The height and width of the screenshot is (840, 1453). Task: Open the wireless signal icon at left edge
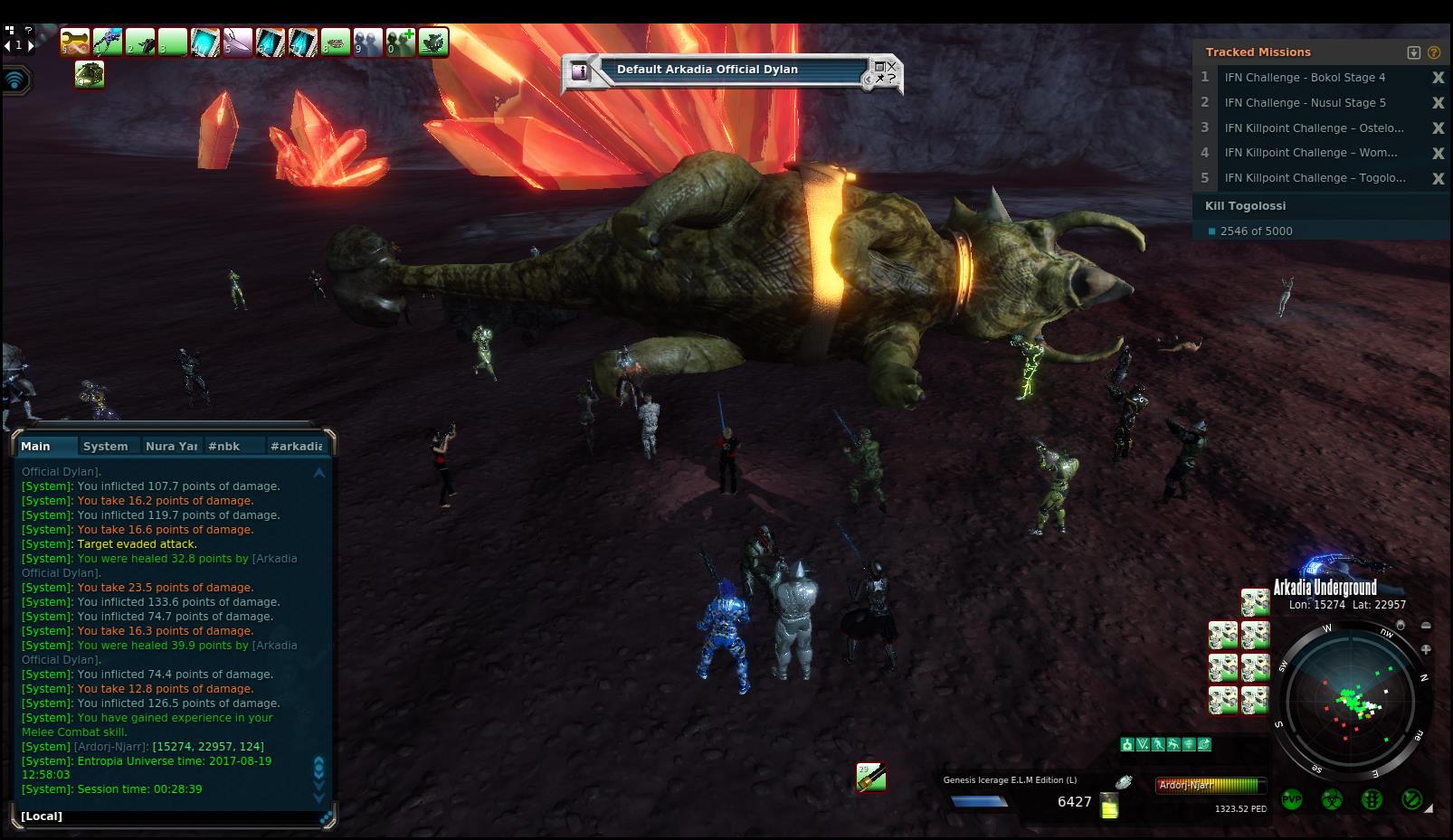click(15, 80)
